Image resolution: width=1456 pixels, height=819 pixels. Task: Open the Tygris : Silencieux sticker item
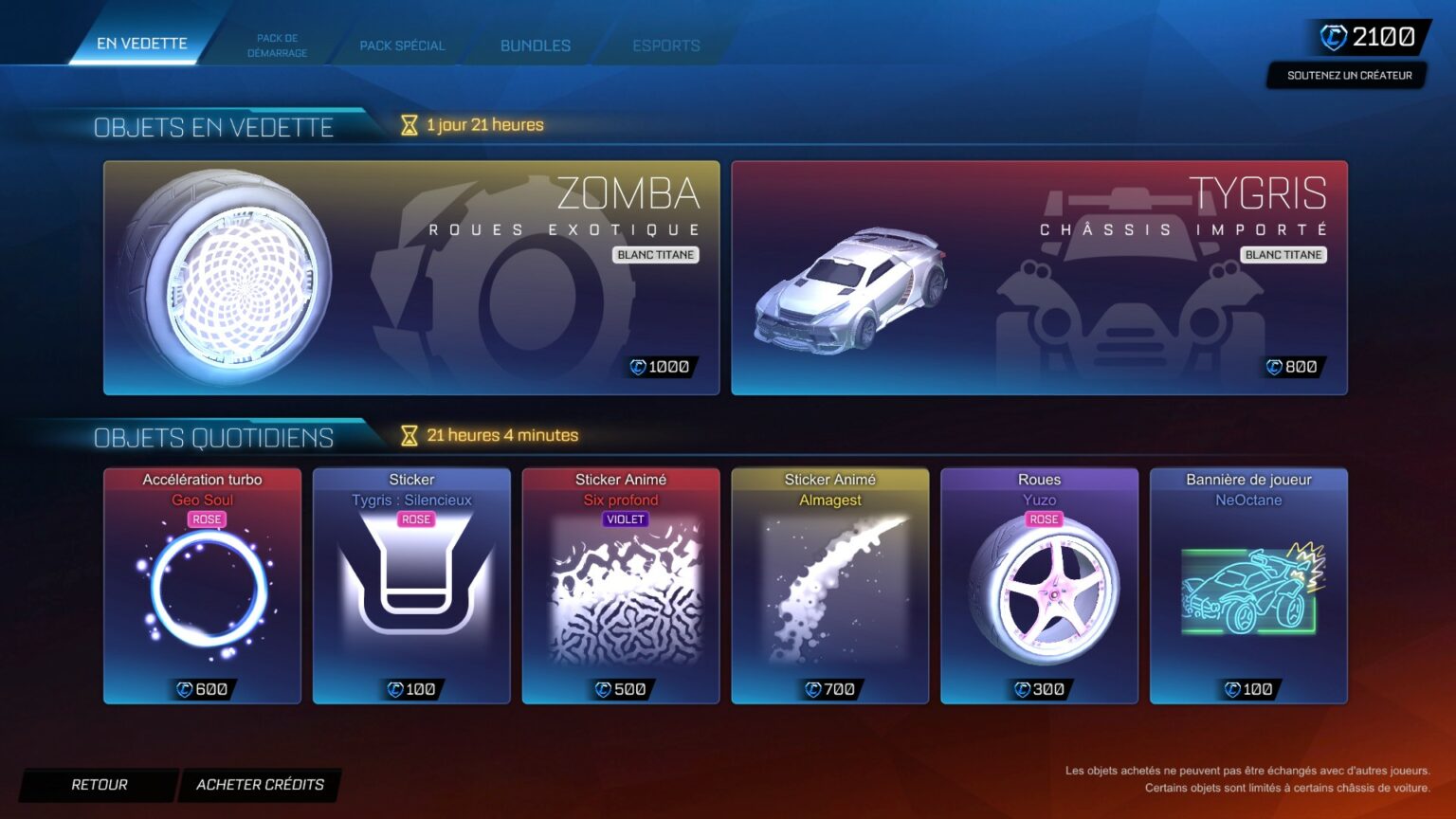coord(412,585)
